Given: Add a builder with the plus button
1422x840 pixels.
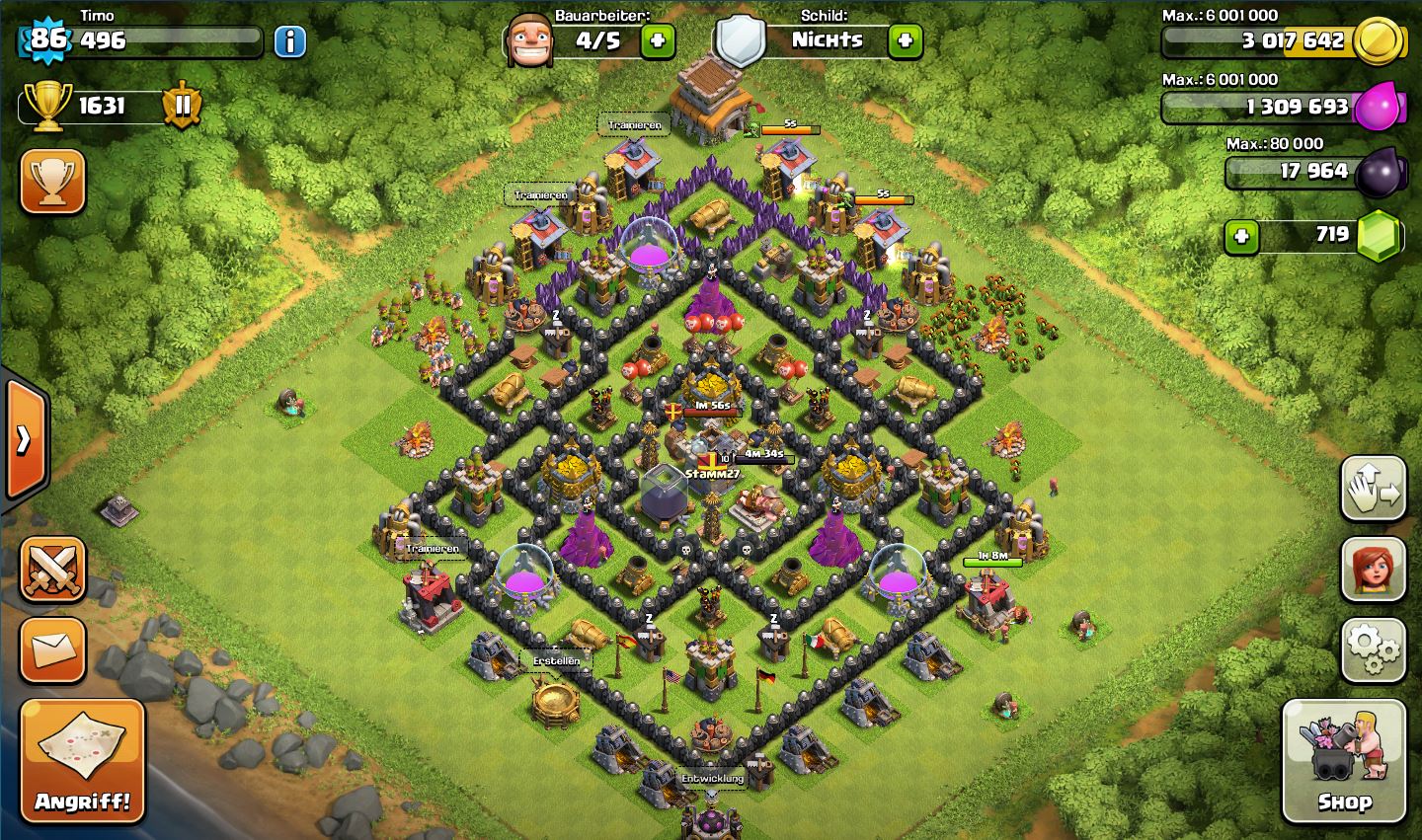Looking at the screenshot, I should click(x=658, y=41).
